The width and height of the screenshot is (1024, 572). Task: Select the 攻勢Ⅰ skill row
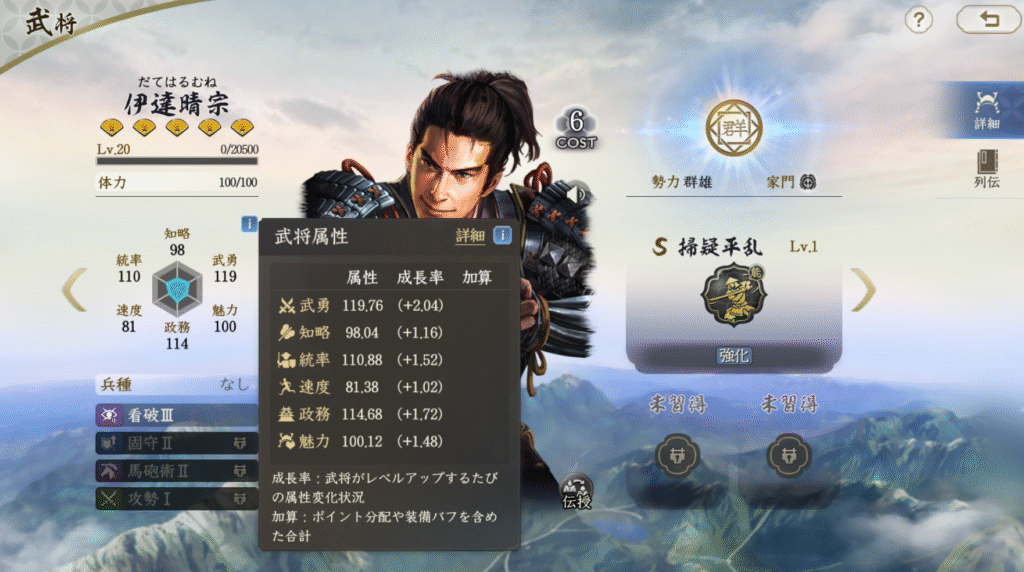coord(175,496)
